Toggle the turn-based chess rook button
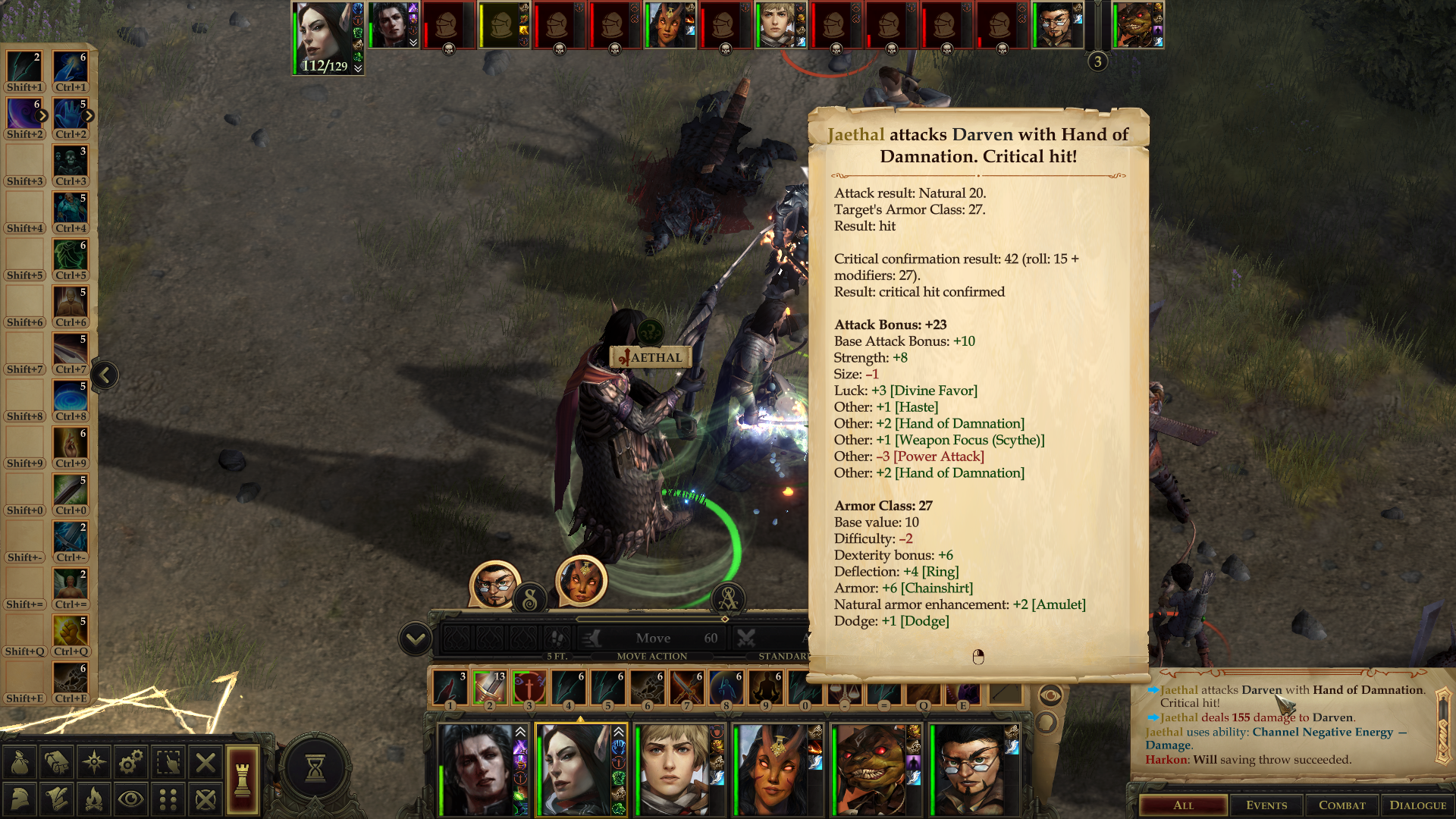This screenshot has height=819, width=1456. coord(243,780)
